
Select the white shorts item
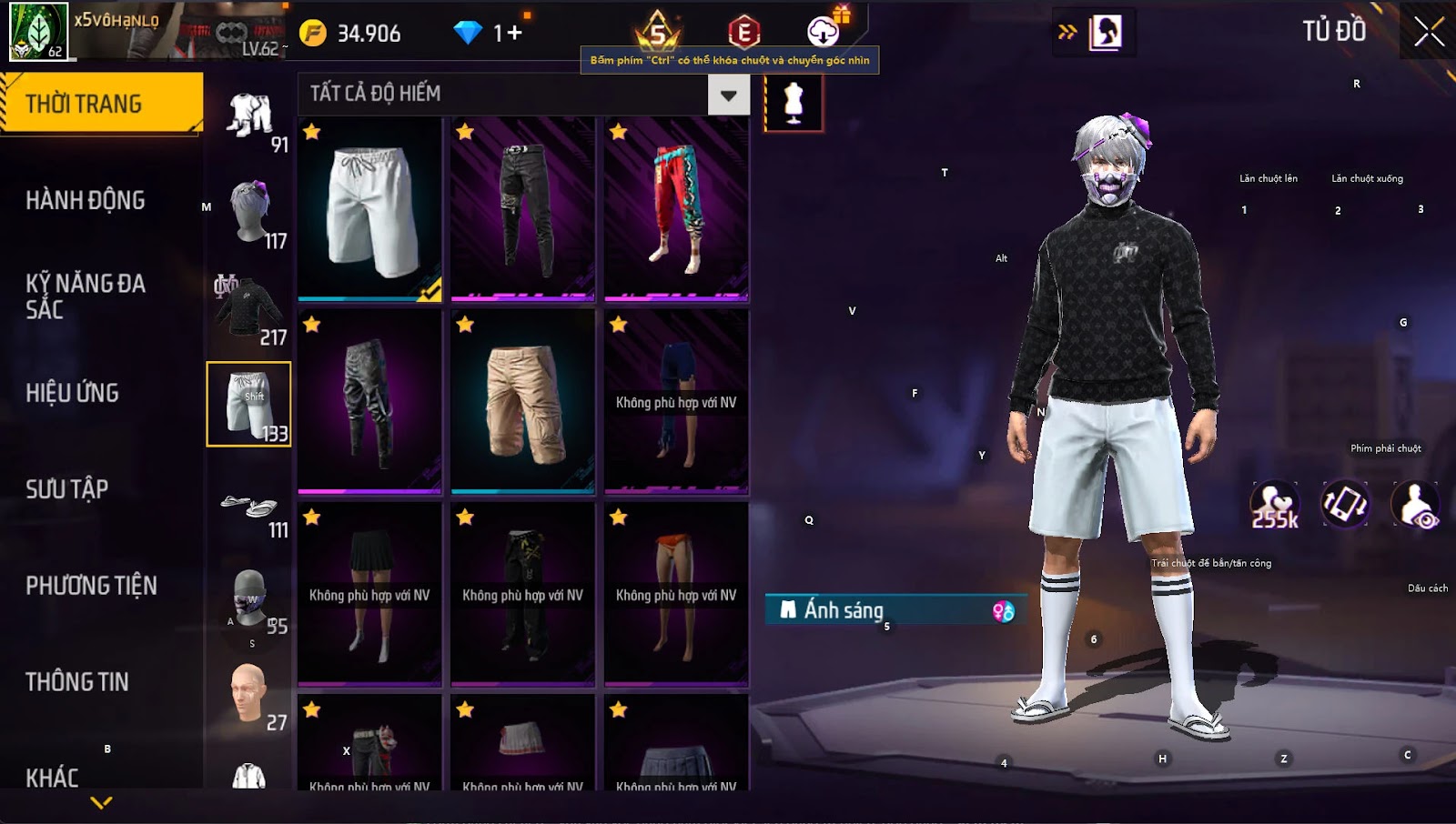[369, 209]
